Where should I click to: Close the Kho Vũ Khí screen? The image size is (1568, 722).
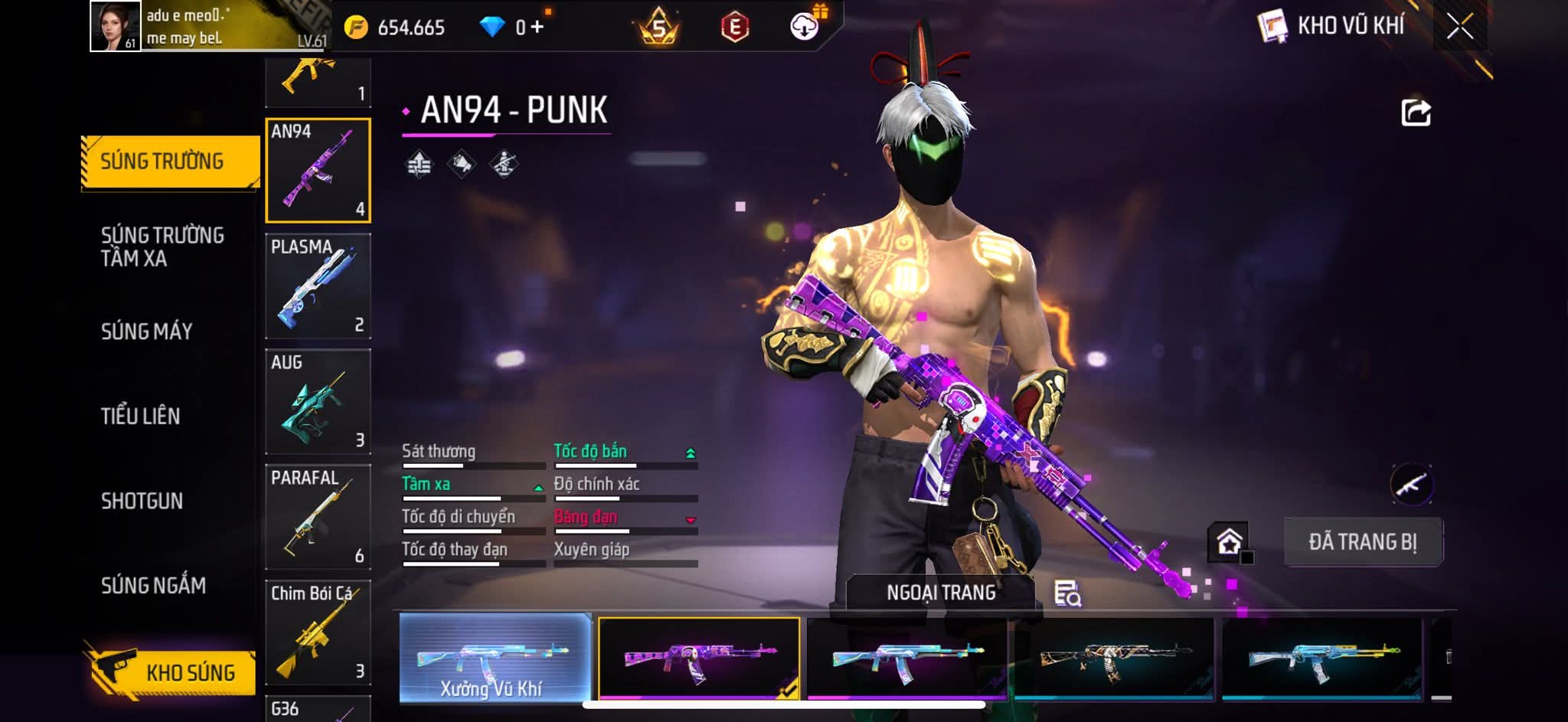pyautogui.click(x=1459, y=27)
